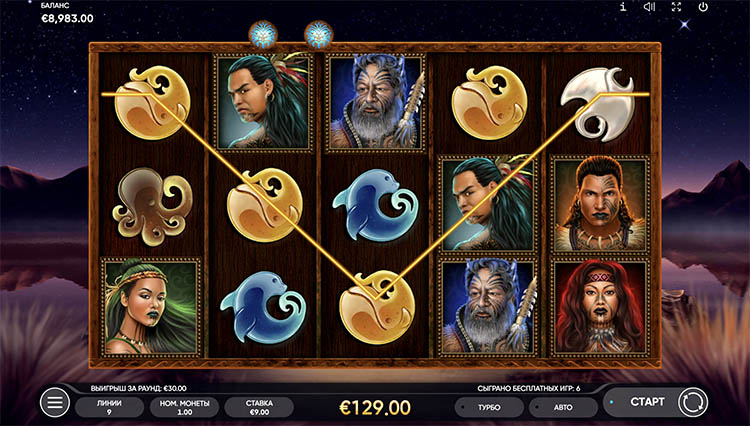750x426 pixels.
Task: Mute the game sound
Action: 649,7
